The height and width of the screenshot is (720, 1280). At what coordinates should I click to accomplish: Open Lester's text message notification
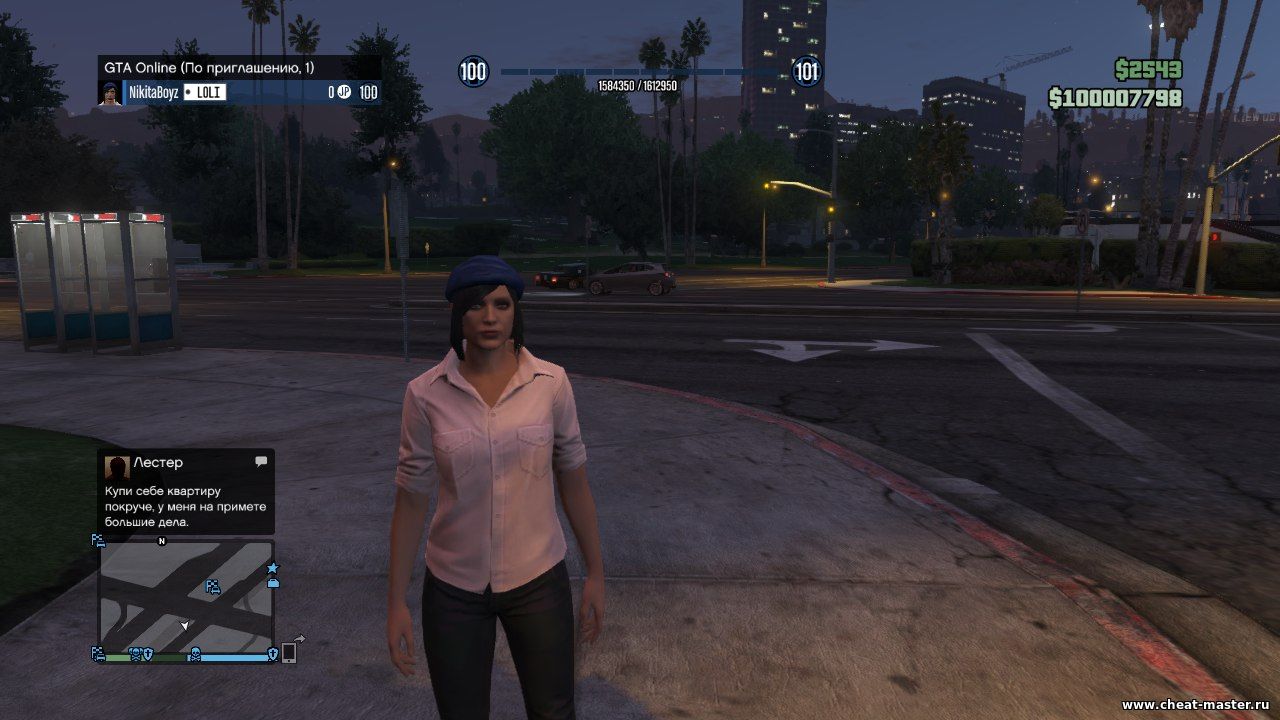(186, 492)
